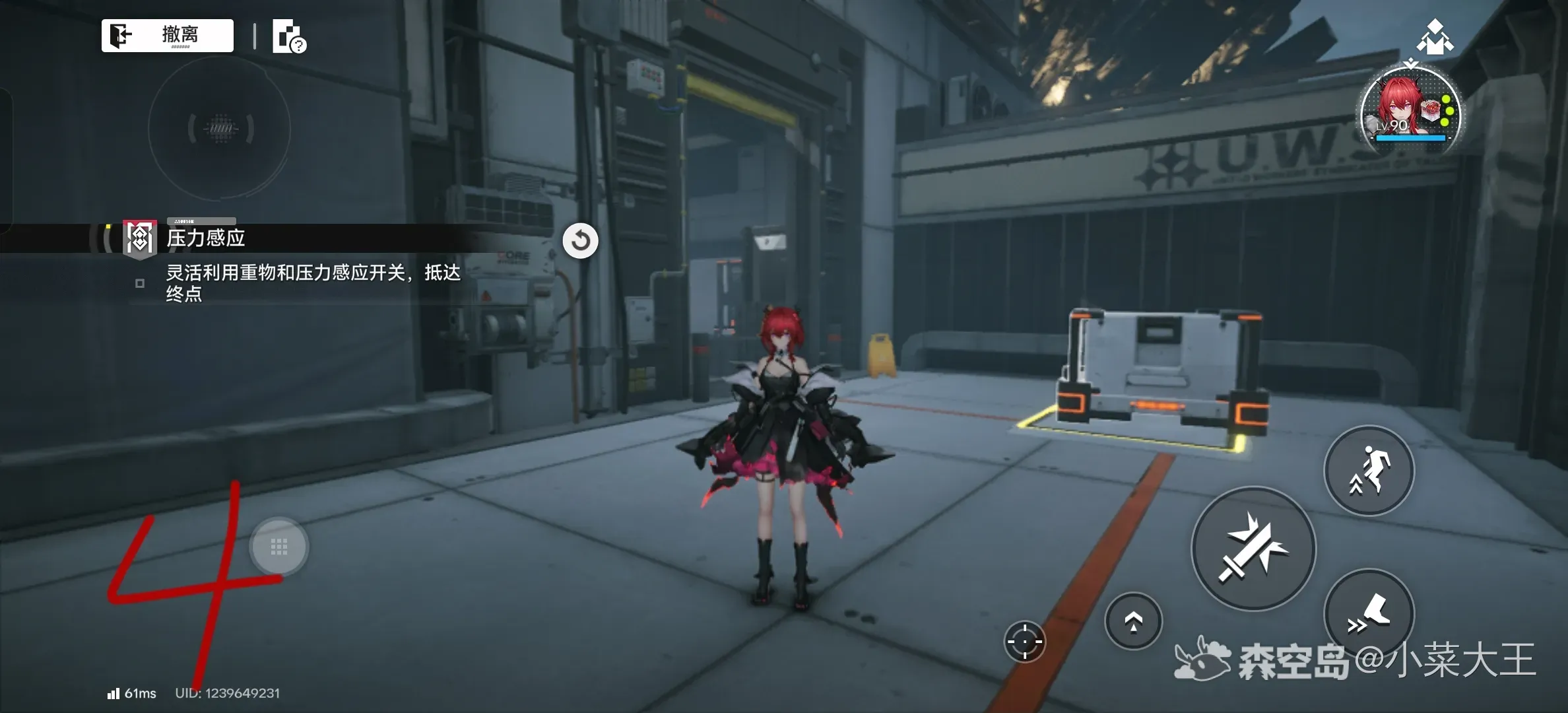
Task: Click the circular minimap
Action: [x=220, y=128]
